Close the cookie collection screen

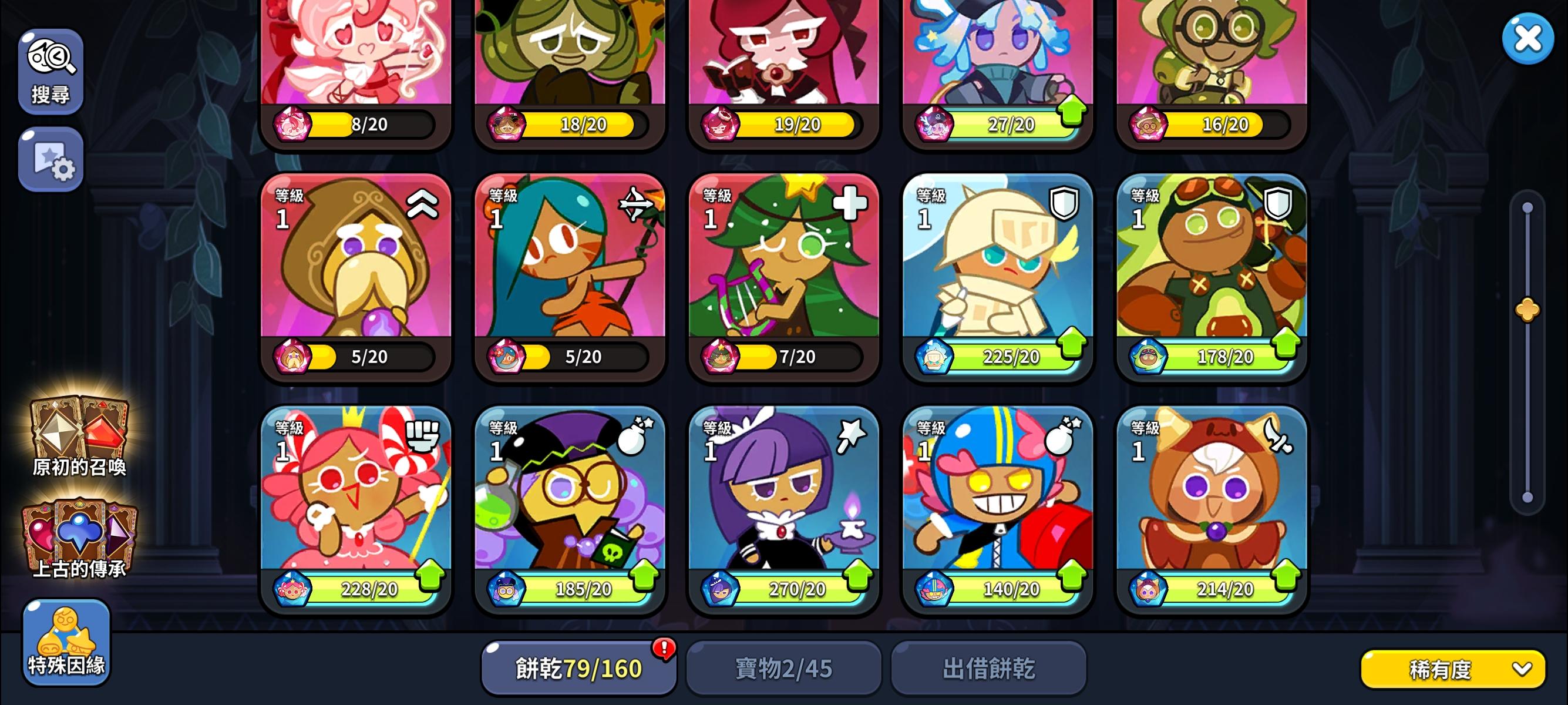click(1528, 37)
